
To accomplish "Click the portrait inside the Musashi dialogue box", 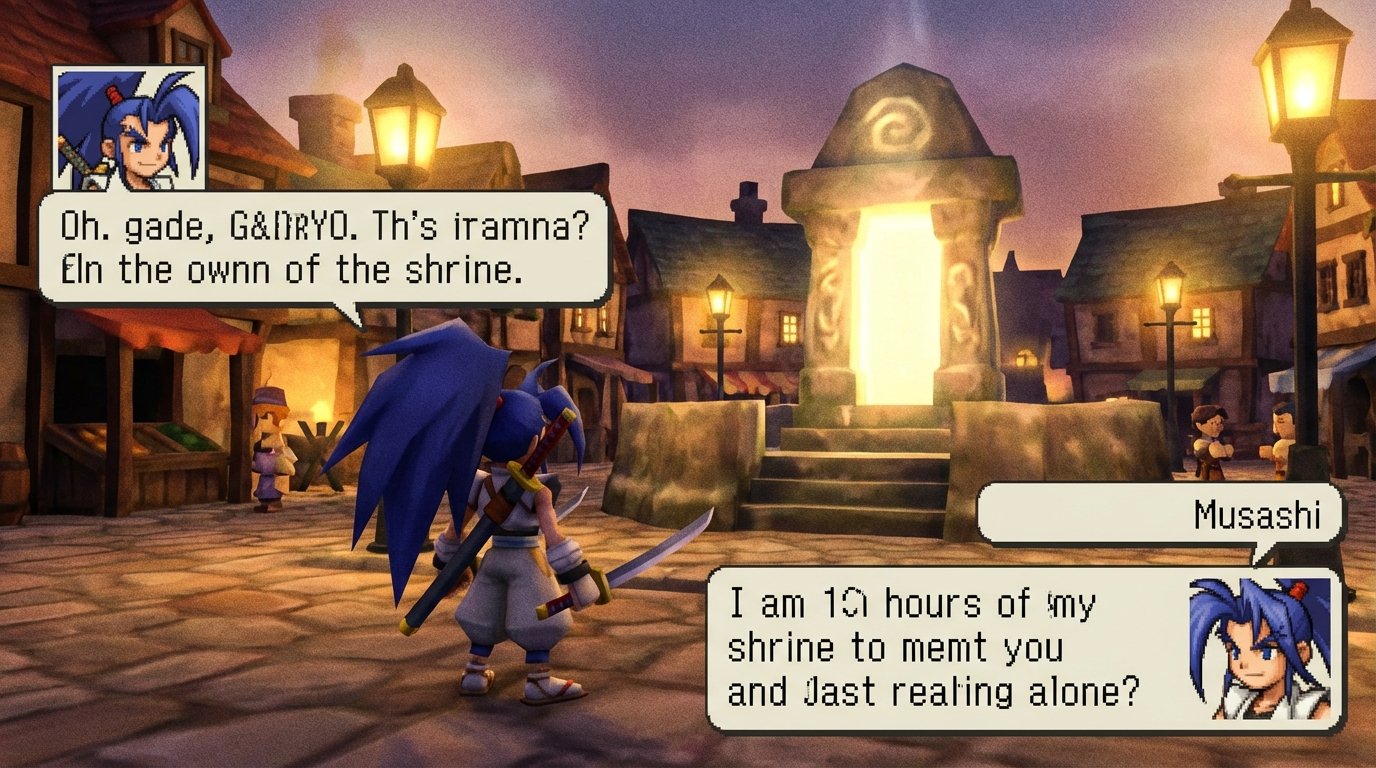I will pyautogui.click(x=1260, y=648).
